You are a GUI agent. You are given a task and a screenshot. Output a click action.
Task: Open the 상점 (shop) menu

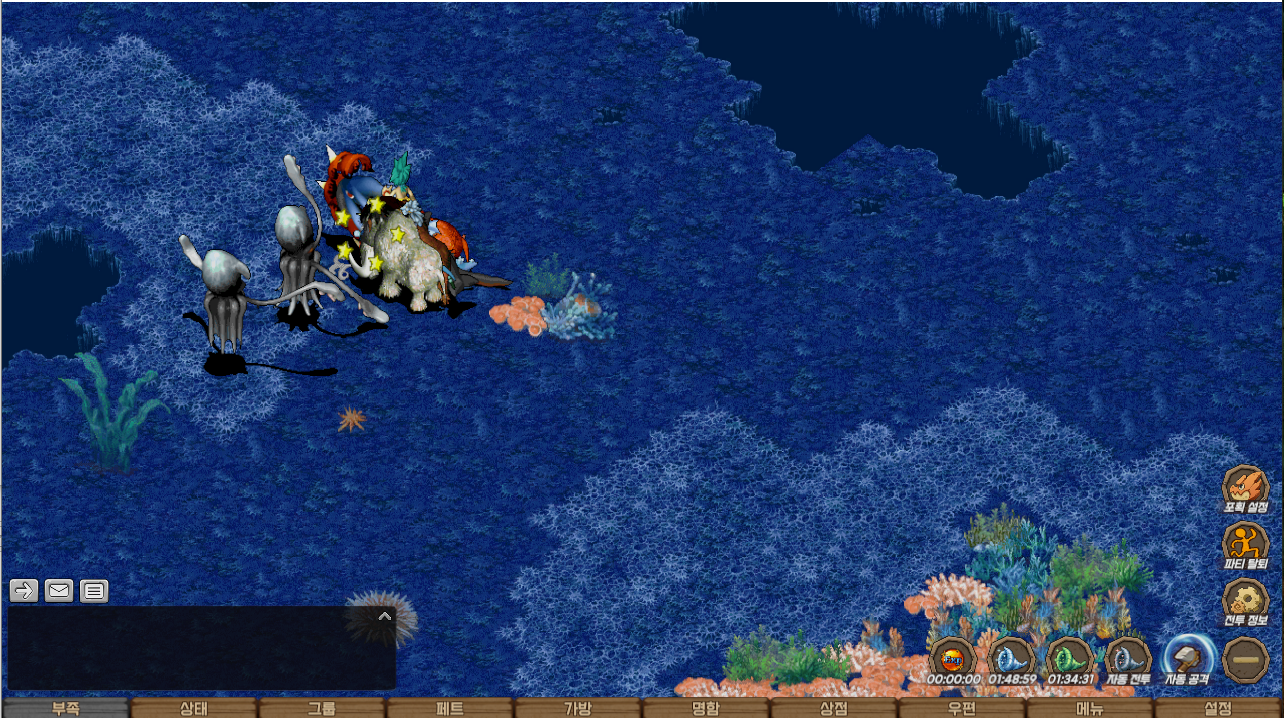pos(834,708)
